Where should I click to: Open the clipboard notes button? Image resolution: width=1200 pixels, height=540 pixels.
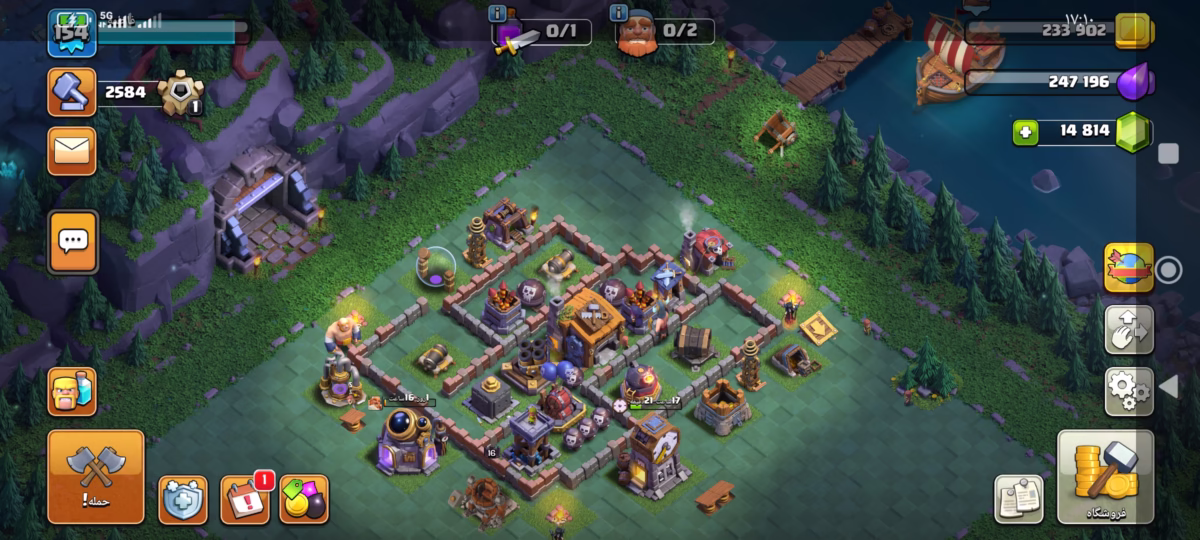tap(1018, 499)
